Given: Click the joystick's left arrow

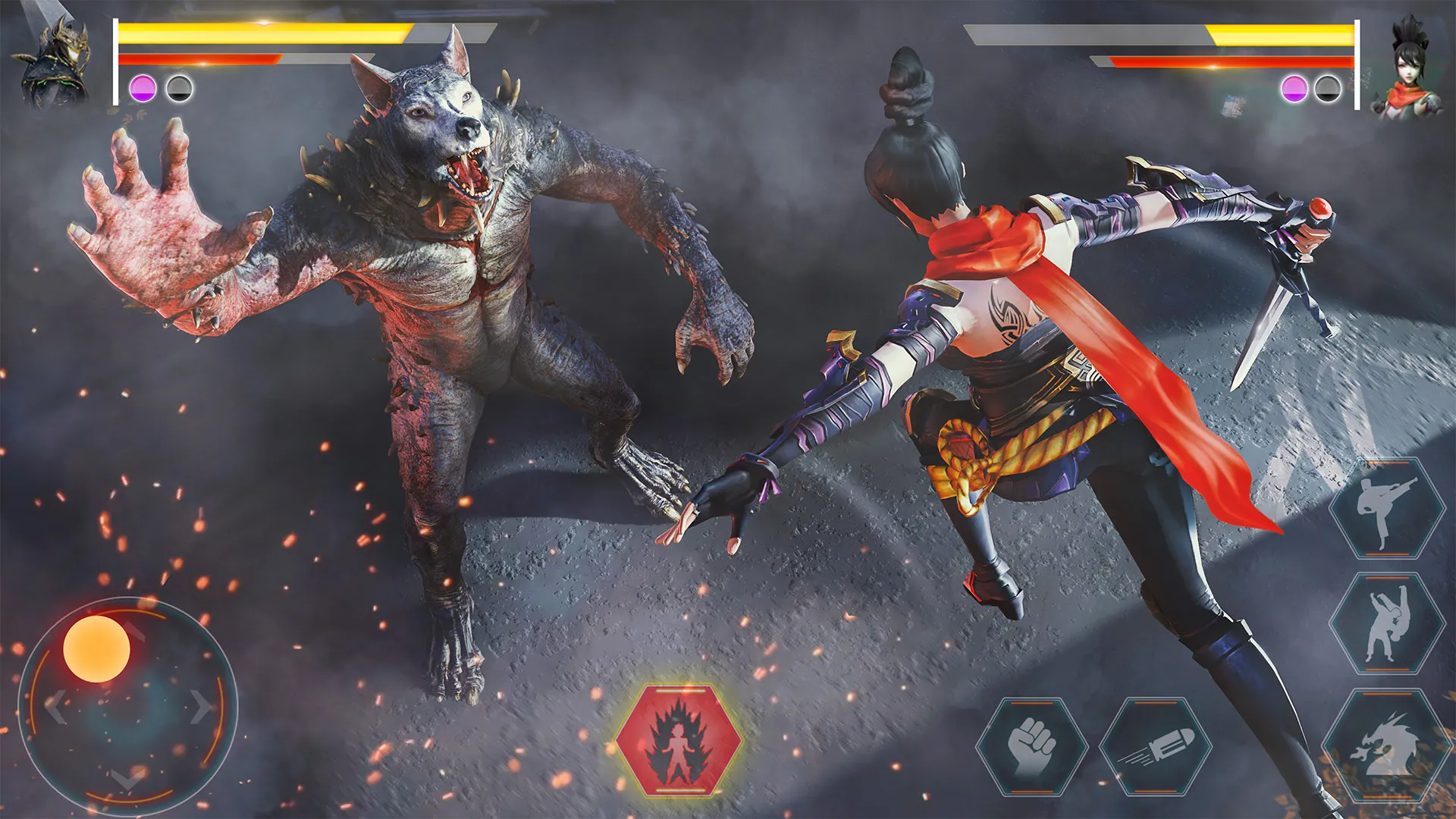Looking at the screenshot, I should [x=55, y=707].
